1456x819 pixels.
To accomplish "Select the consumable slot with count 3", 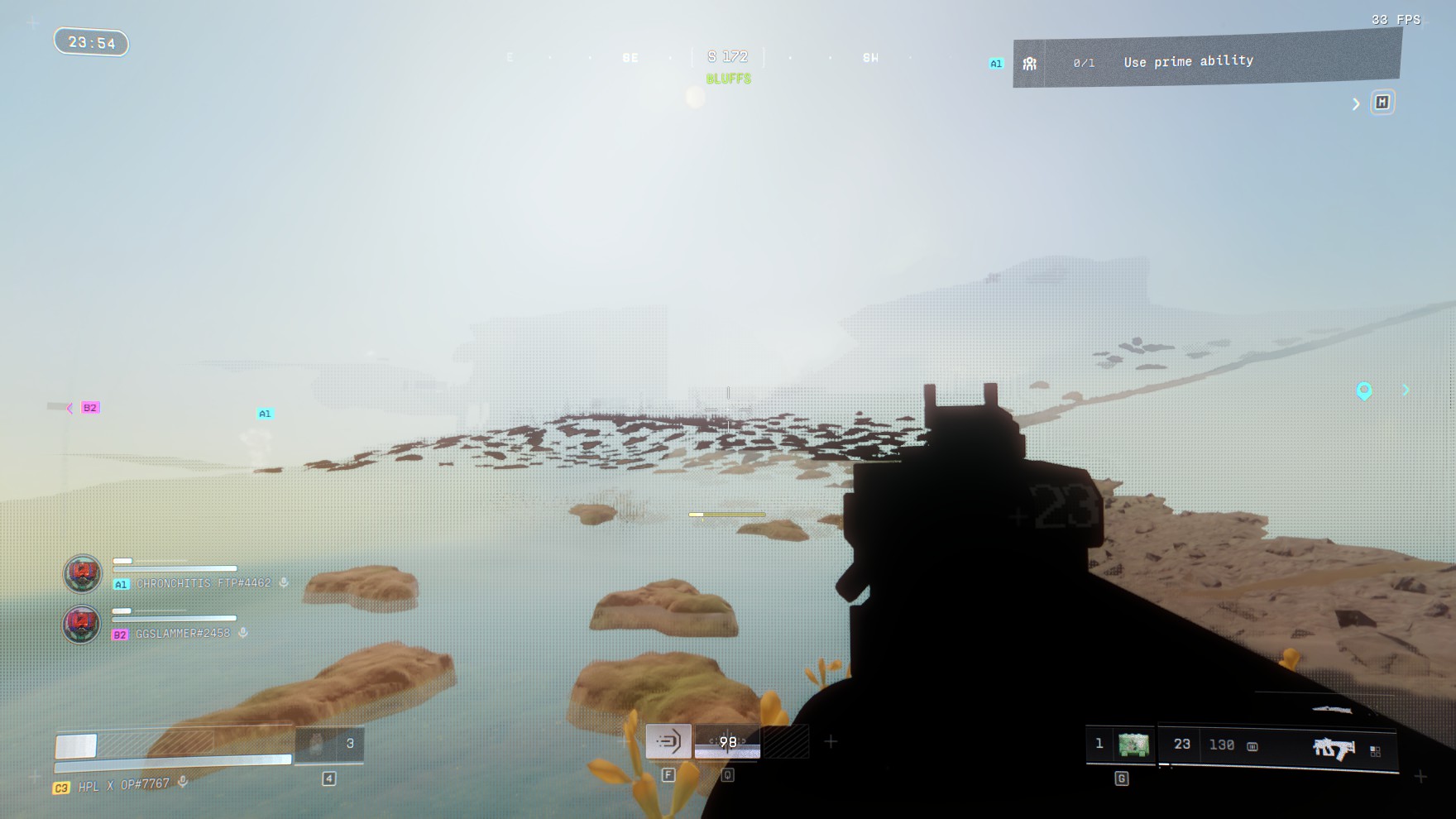I will pyautogui.click(x=329, y=745).
